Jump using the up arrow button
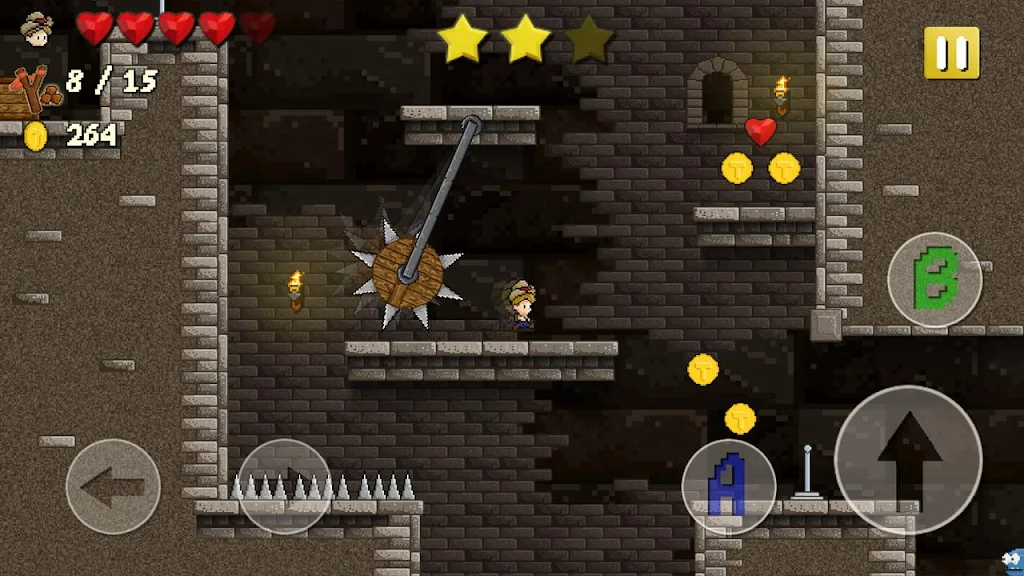1024x576 pixels. pos(908,459)
